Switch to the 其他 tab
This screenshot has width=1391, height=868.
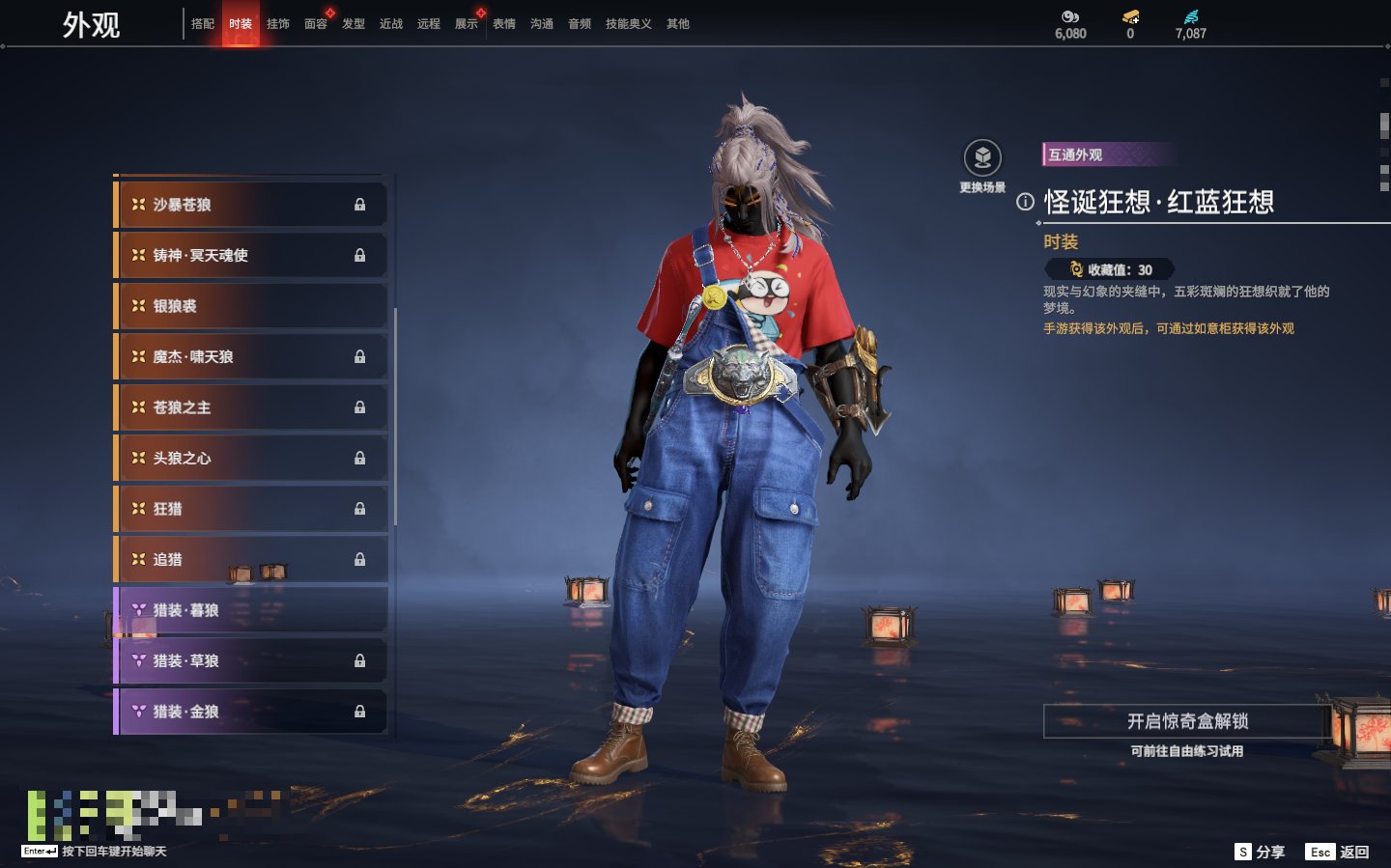click(x=678, y=24)
